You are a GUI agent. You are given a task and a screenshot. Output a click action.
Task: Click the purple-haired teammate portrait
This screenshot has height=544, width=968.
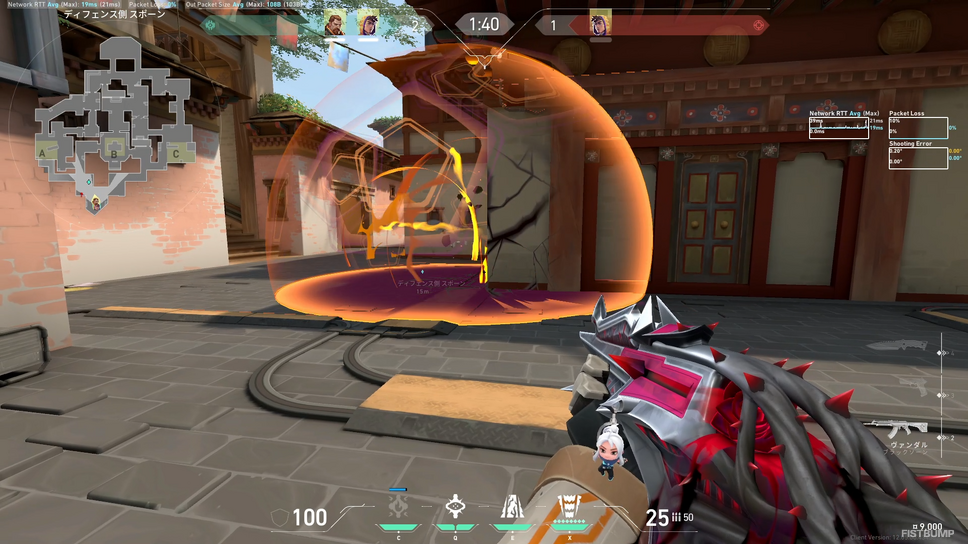(x=368, y=22)
